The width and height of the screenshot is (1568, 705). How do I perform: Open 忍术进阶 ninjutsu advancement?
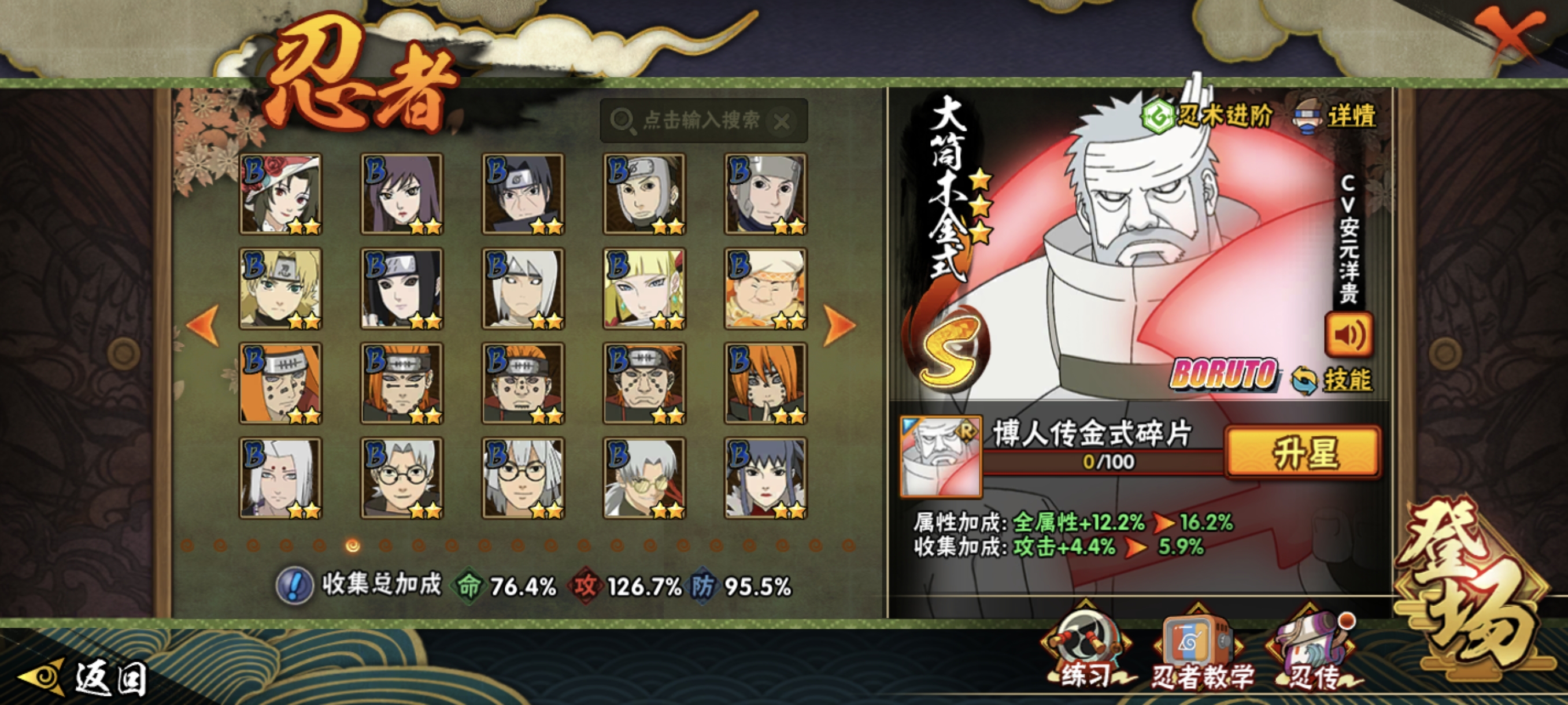(1208, 116)
